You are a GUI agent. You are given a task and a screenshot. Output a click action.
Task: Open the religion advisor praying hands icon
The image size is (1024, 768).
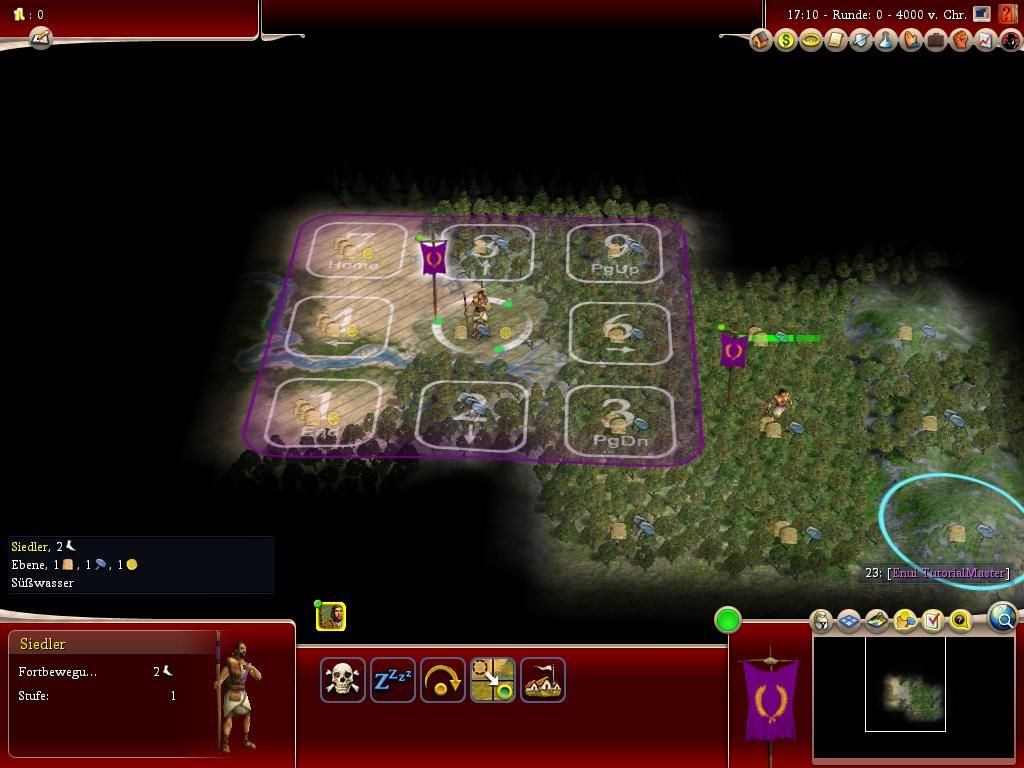click(911, 41)
